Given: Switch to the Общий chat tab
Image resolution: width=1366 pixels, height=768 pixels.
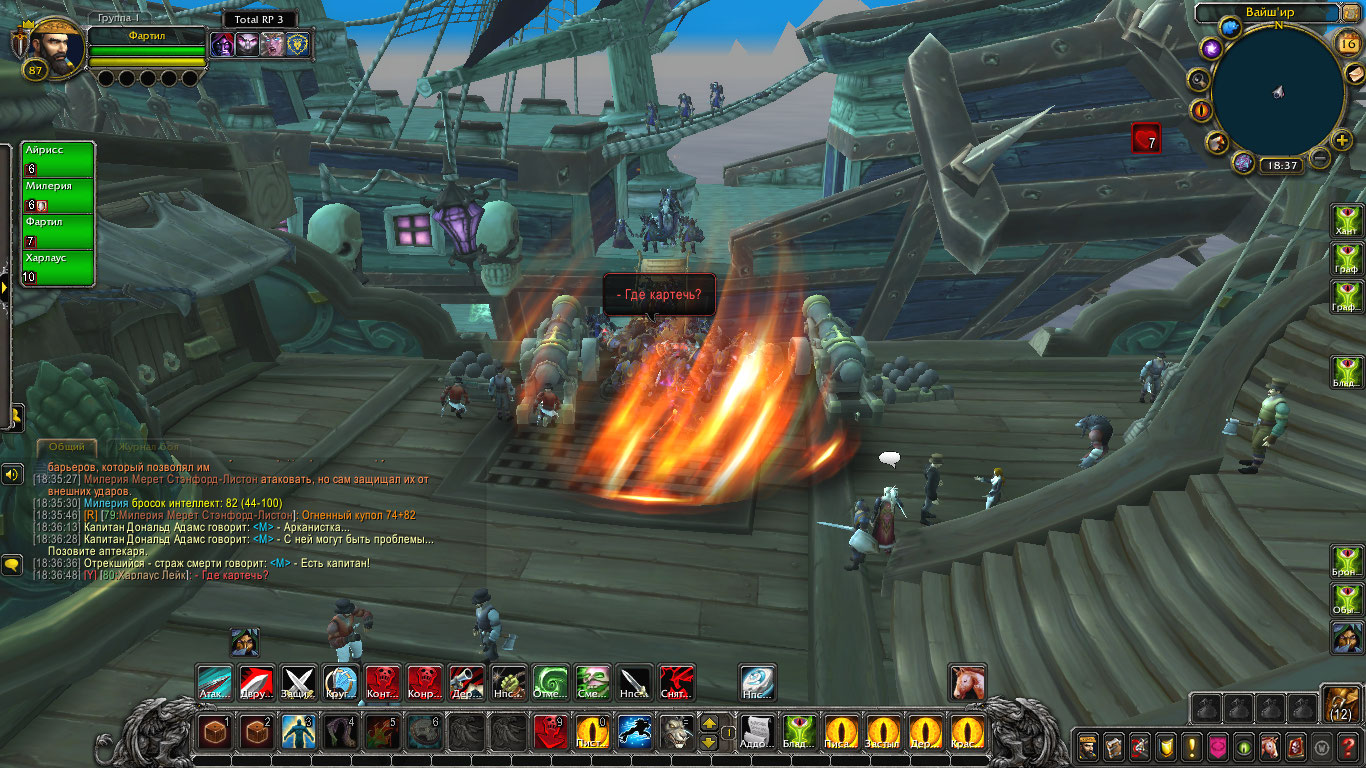Looking at the screenshot, I should (66, 447).
